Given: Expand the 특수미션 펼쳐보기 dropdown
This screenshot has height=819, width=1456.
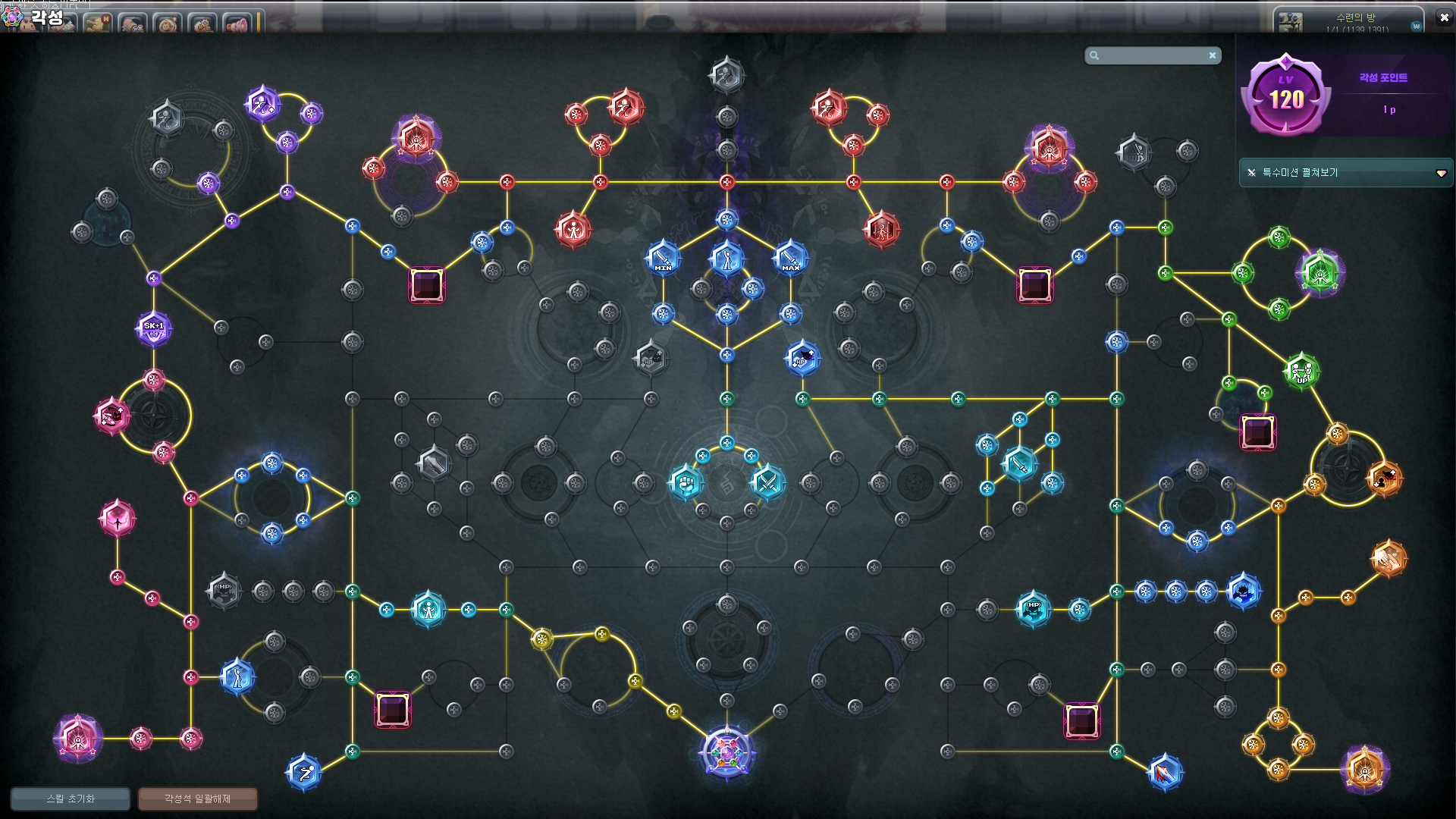Looking at the screenshot, I should (1441, 173).
